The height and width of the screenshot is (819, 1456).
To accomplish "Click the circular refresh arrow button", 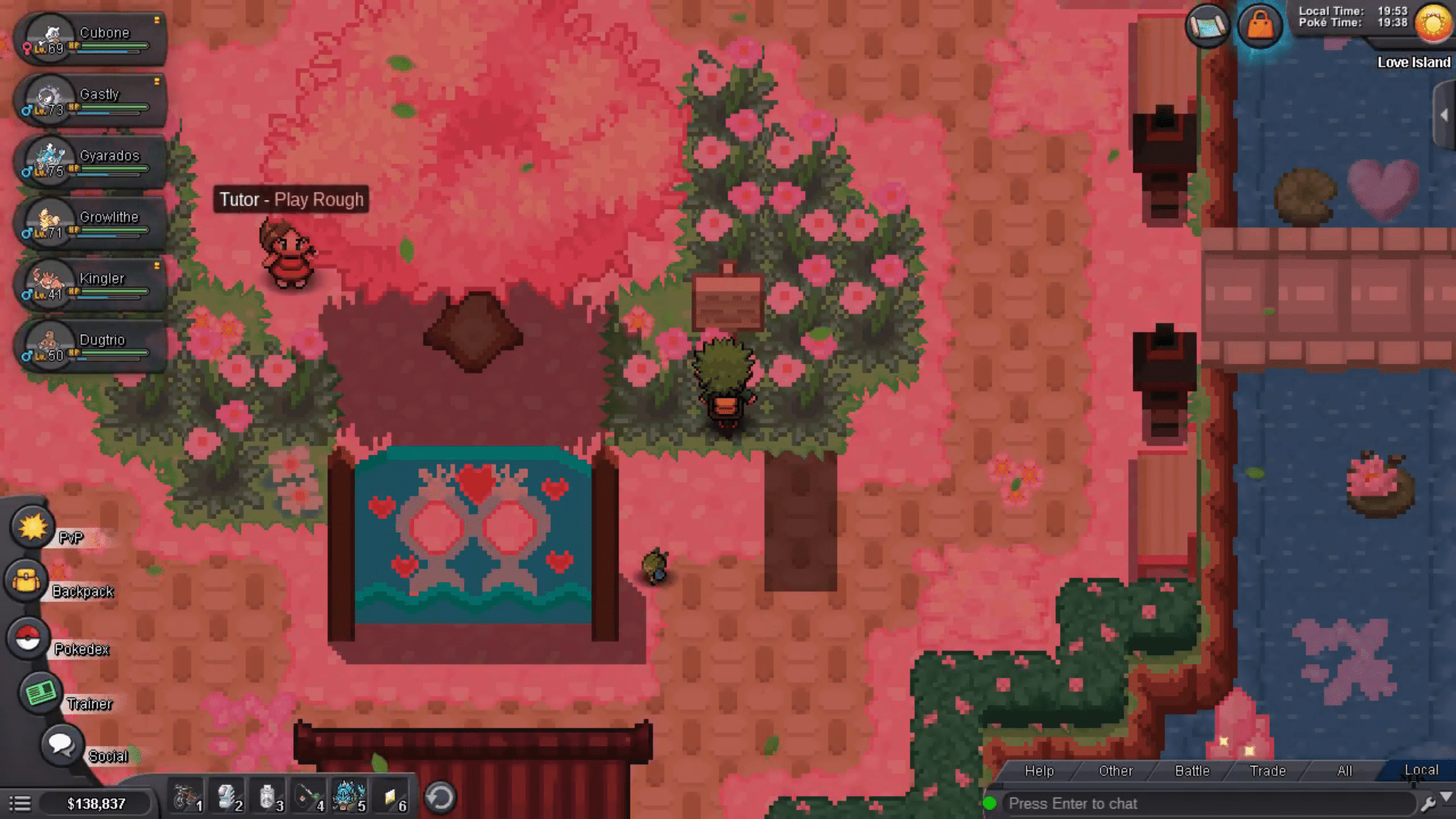I will pyautogui.click(x=440, y=798).
